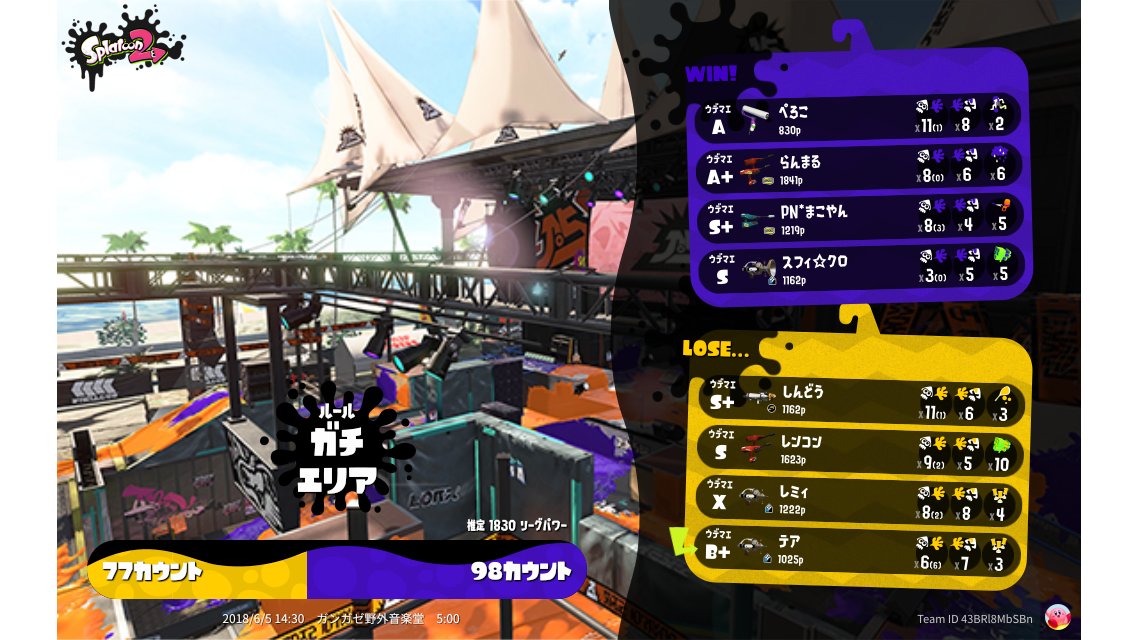Screen dimensions: 1138x640
Task: Select player row べろこ on winning team
Action: 858,118
